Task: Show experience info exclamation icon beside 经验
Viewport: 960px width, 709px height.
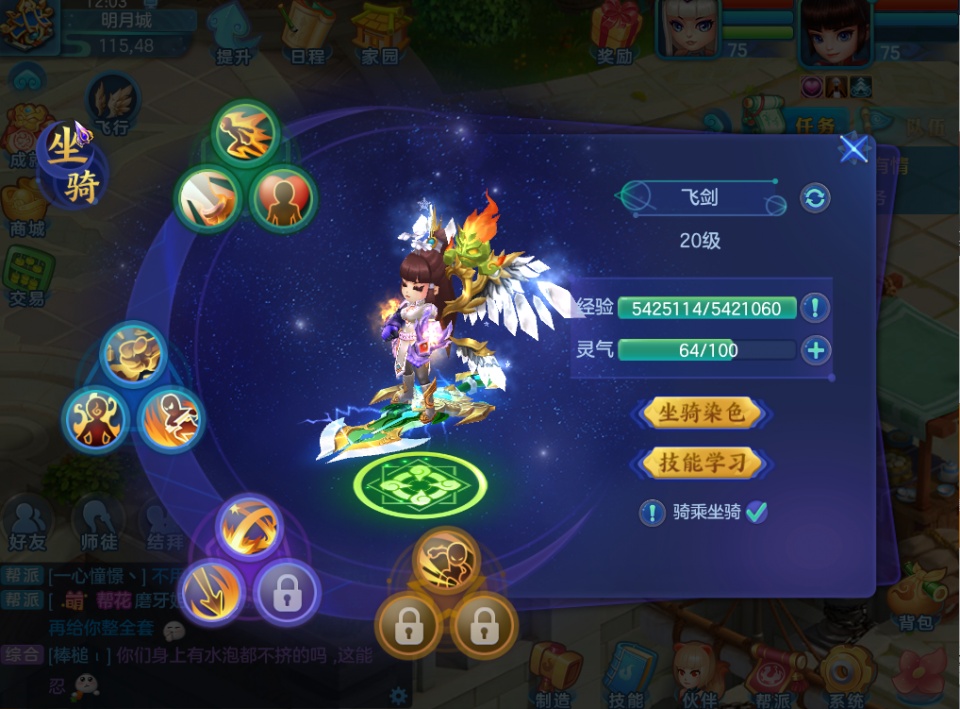Action: [x=815, y=308]
